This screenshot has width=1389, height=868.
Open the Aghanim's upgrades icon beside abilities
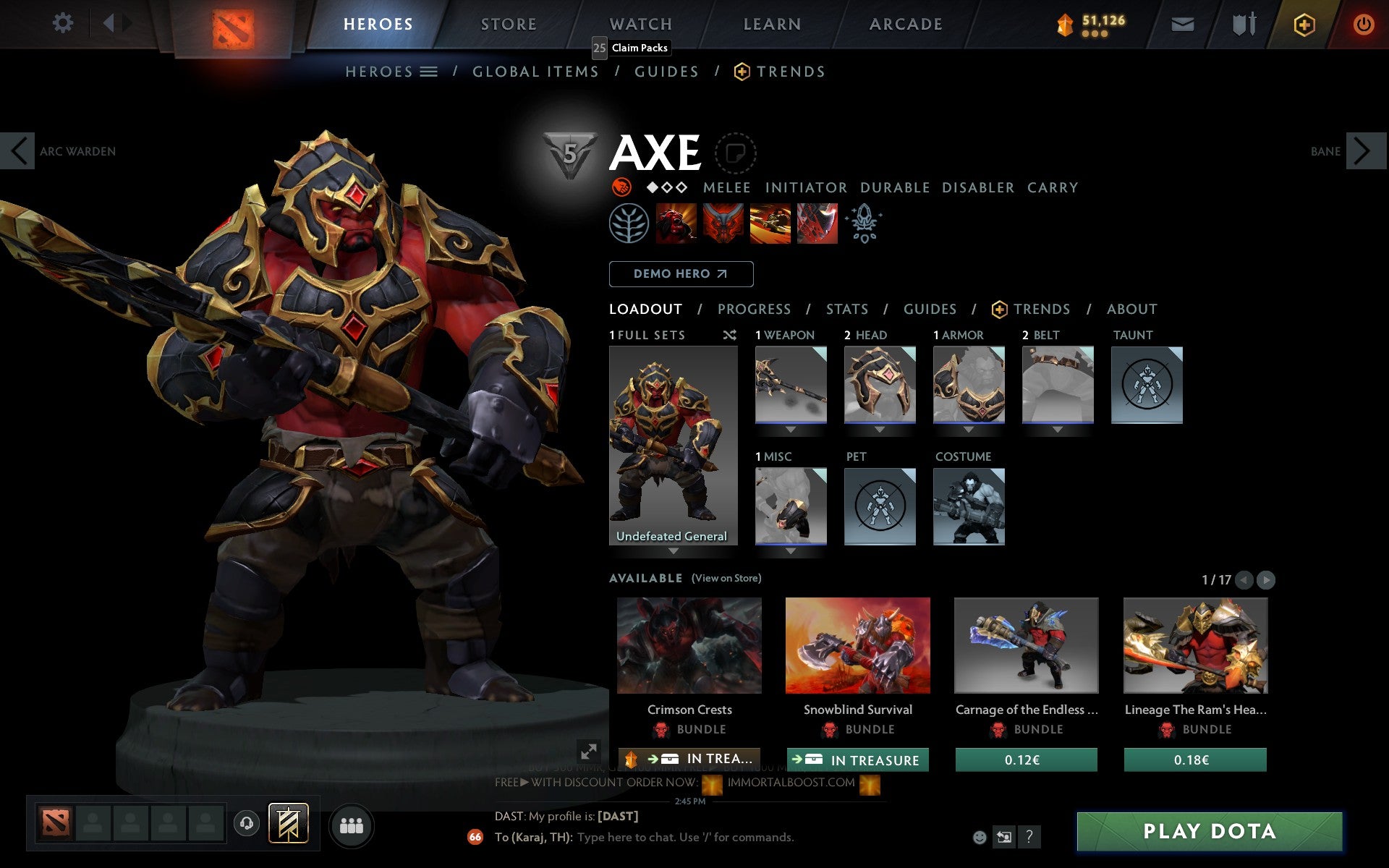click(x=865, y=224)
